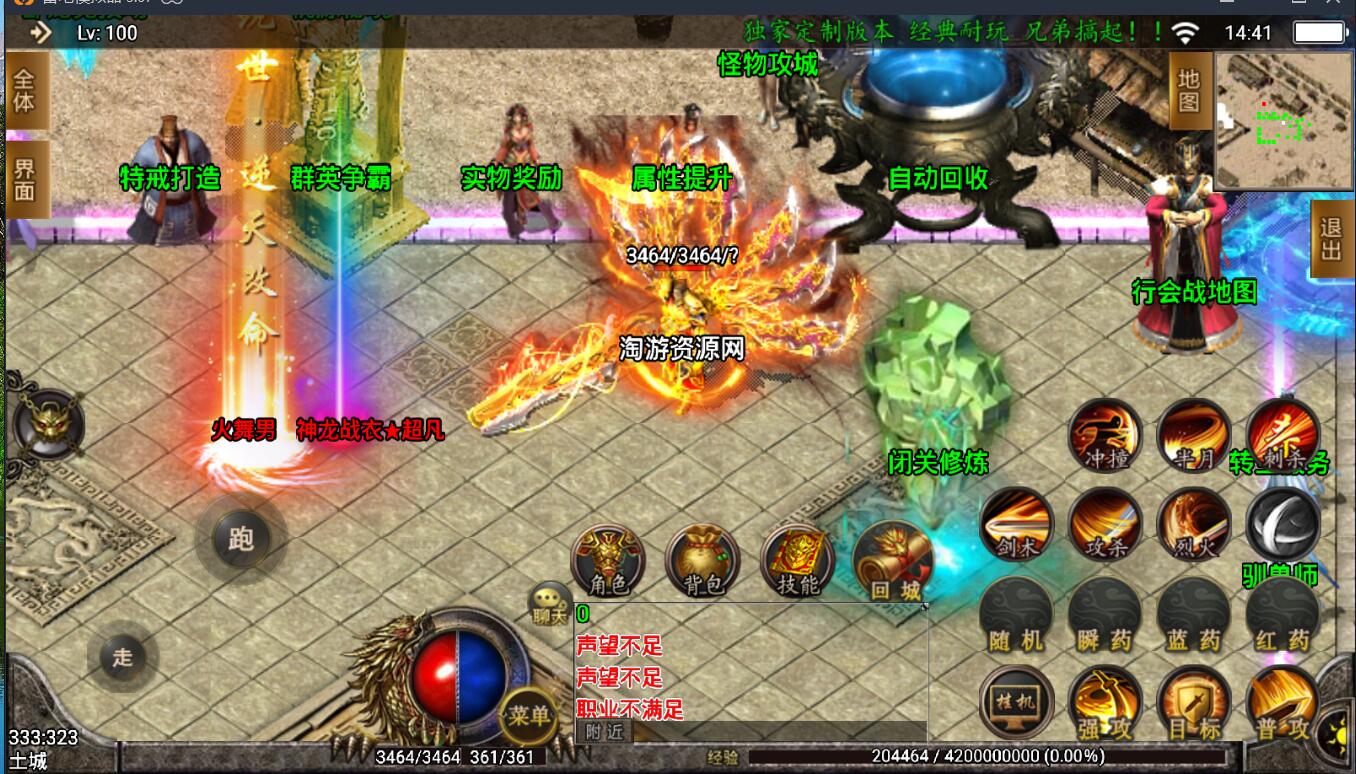The width and height of the screenshot is (1356, 774).
Task: Open the 地图 map tab
Action: (1188, 91)
